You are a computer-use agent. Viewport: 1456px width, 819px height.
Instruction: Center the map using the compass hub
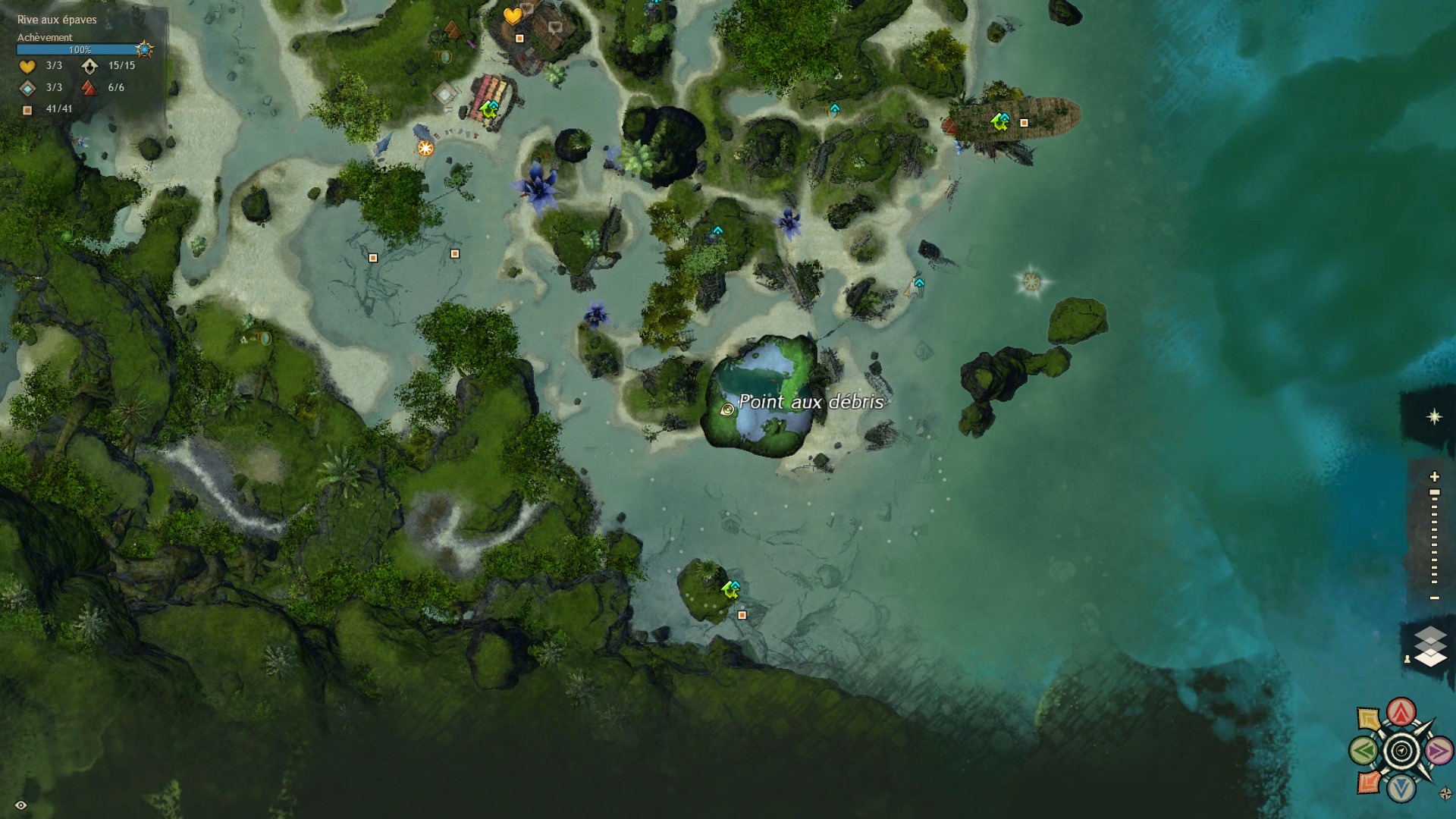point(1401,752)
